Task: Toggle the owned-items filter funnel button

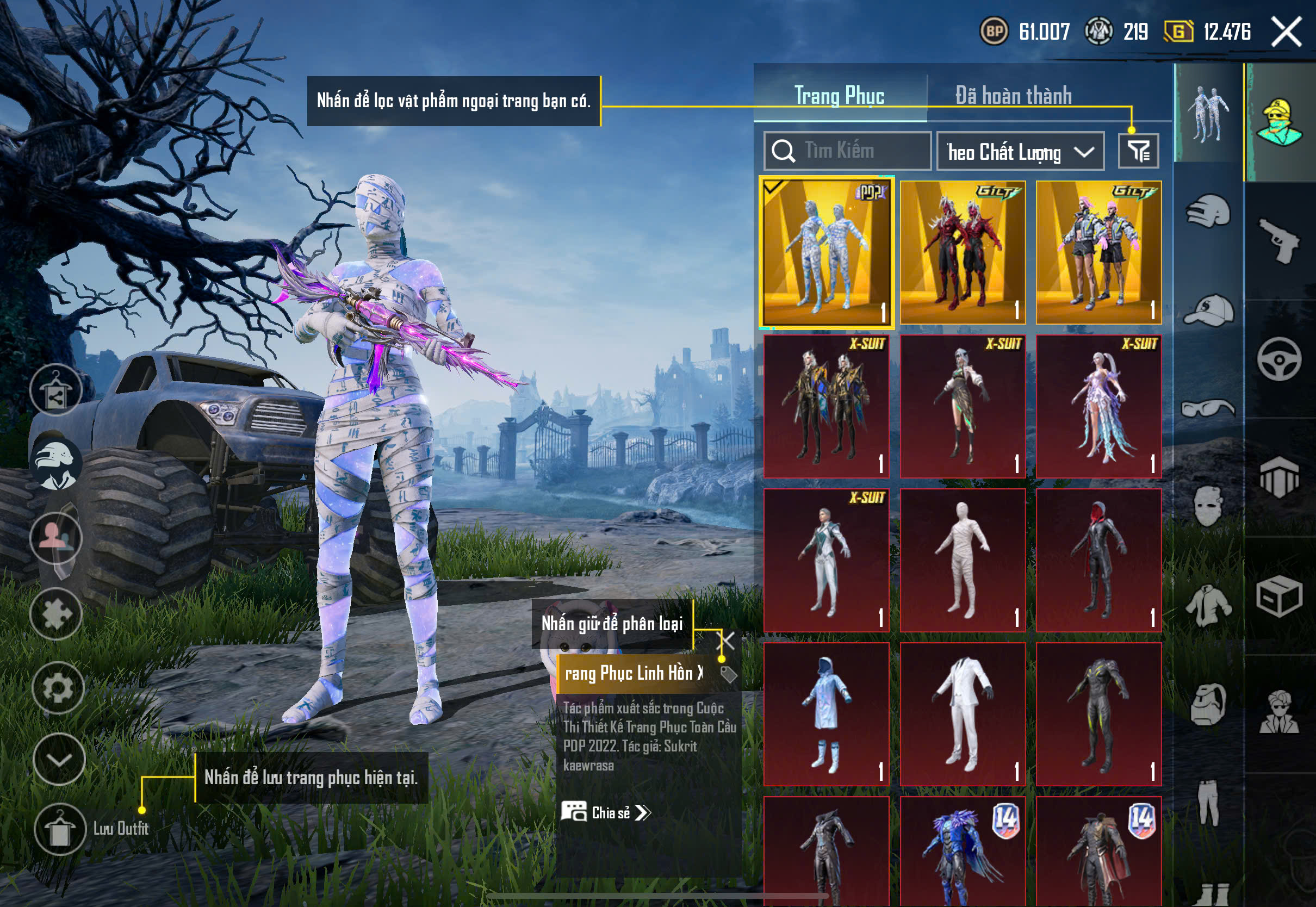Action: 1138,151
